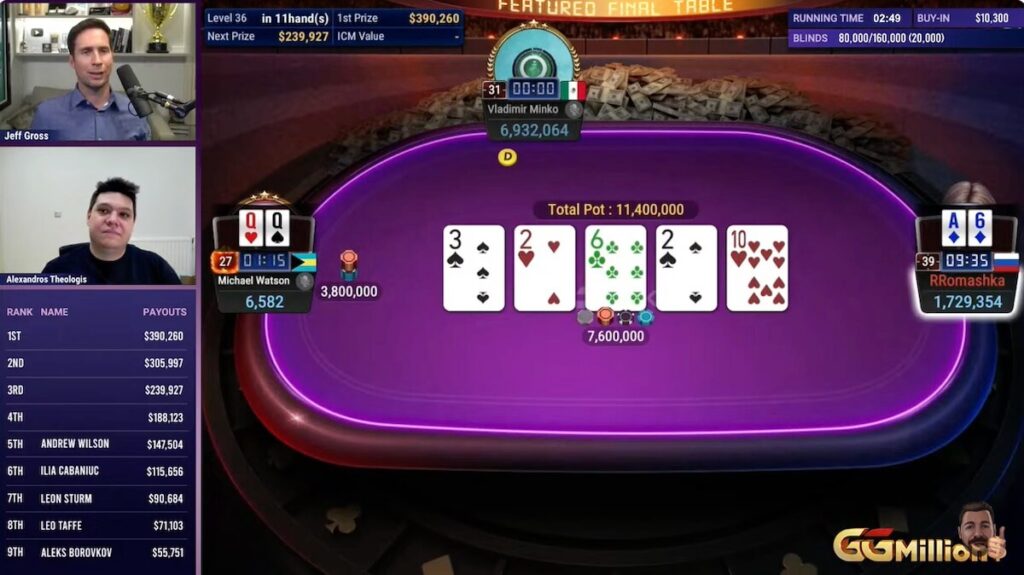Select Ilia Cabaniuc's payout row
The height and width of the screenshot is (575, 1024).
coord(98,471)
